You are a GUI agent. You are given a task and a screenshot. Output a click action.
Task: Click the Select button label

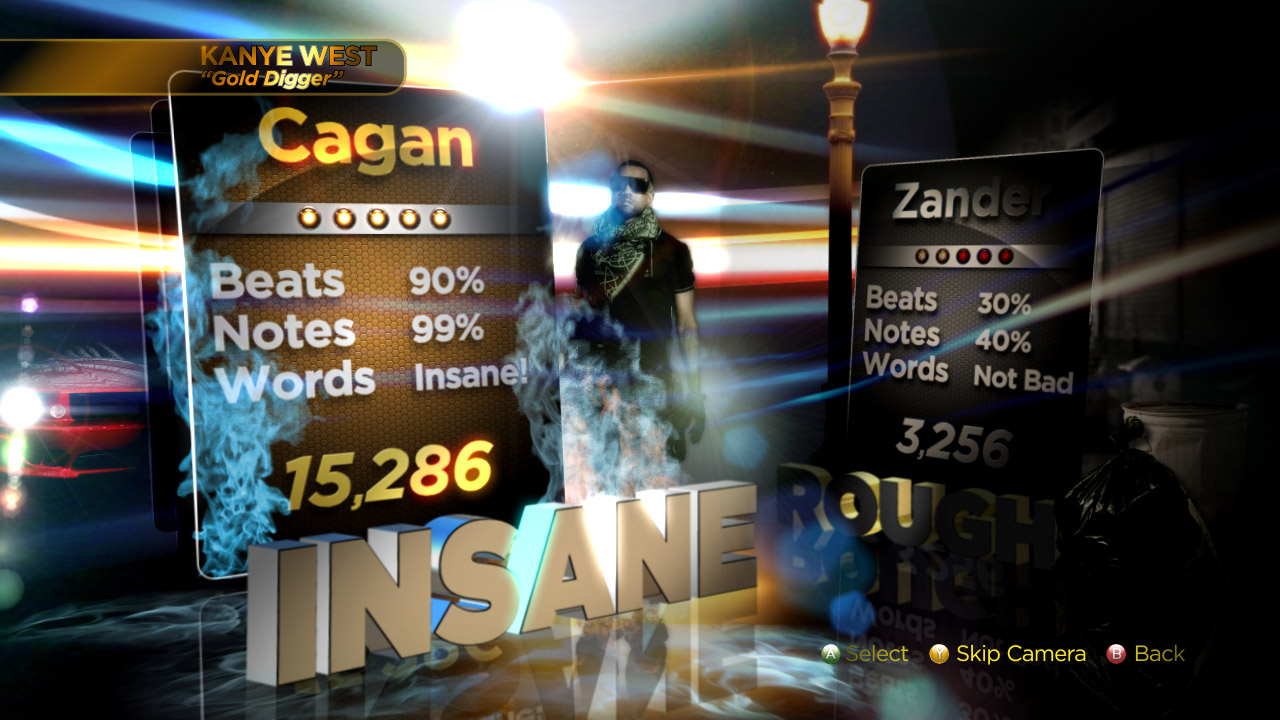(x=877, y=654)
